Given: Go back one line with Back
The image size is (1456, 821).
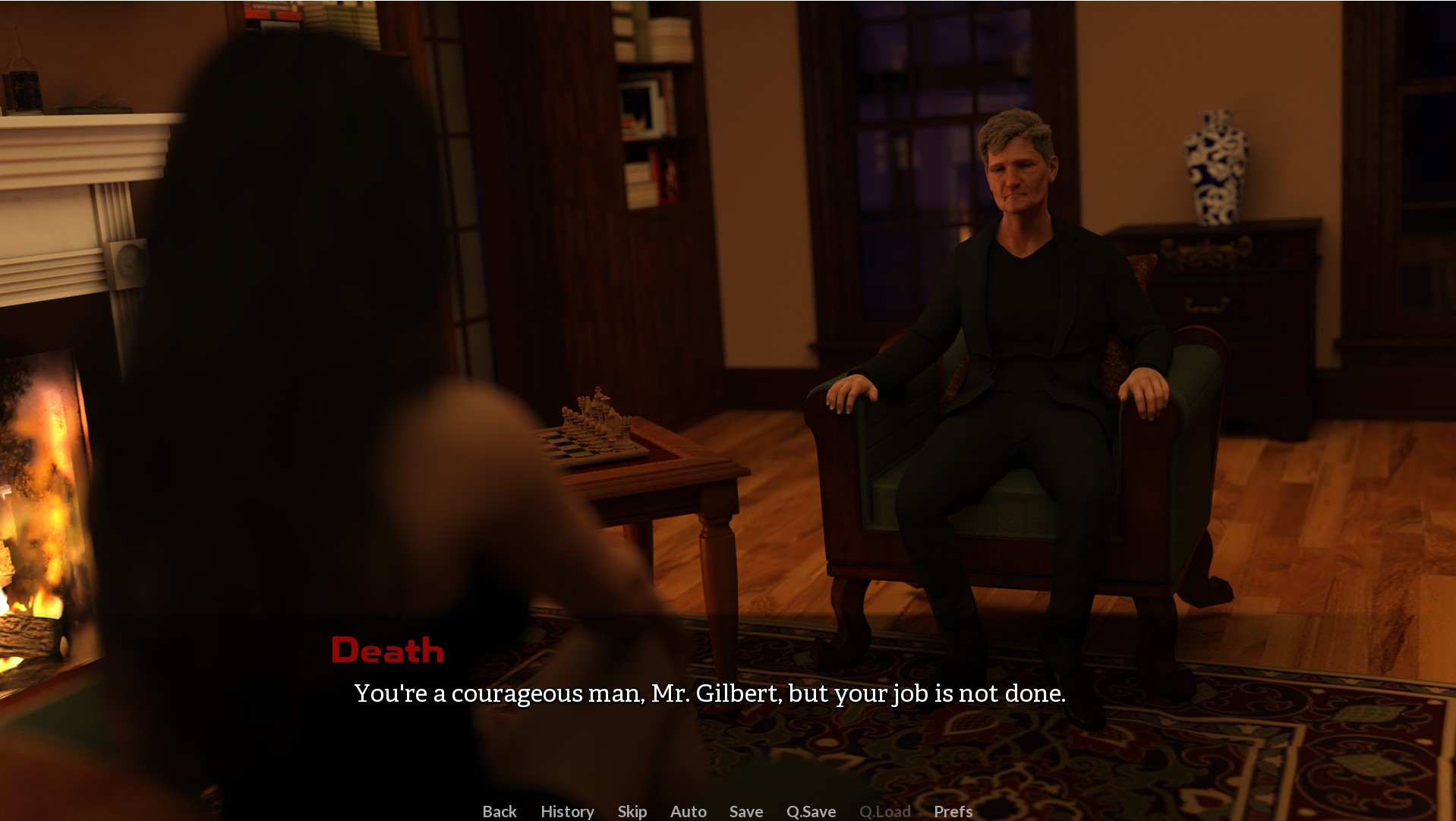Looking at the screenshot, I should tap(500, 811).
